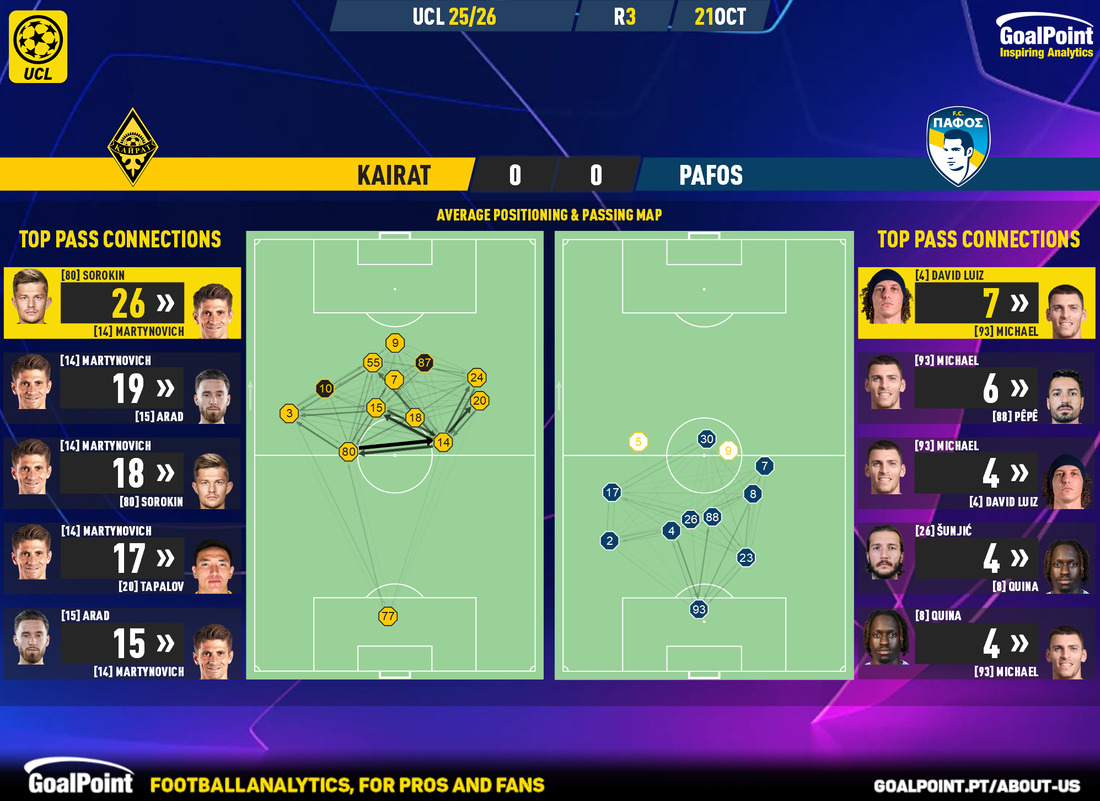
Task: Open the Šunjić to Quina connection row
Action: tap(977, 559)
